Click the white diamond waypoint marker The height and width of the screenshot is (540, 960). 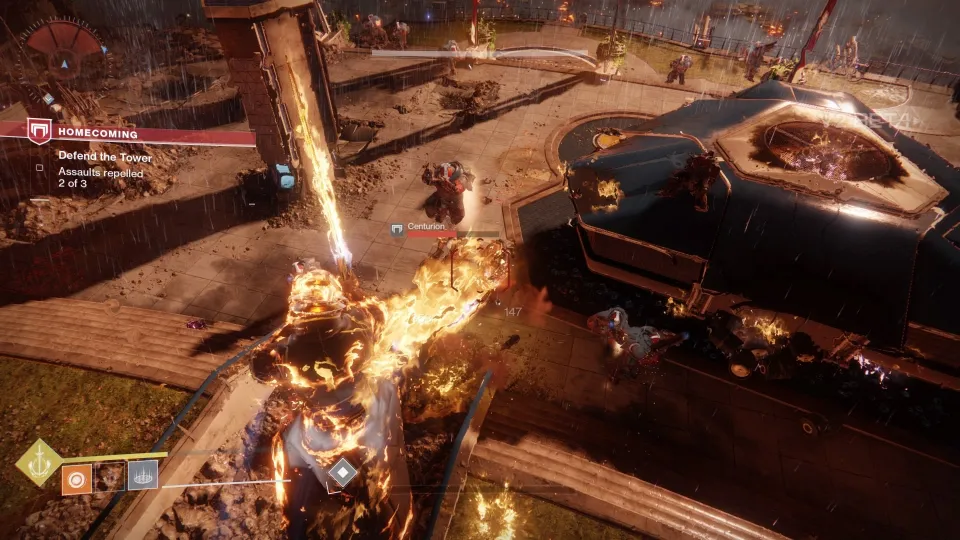(342, 472)
